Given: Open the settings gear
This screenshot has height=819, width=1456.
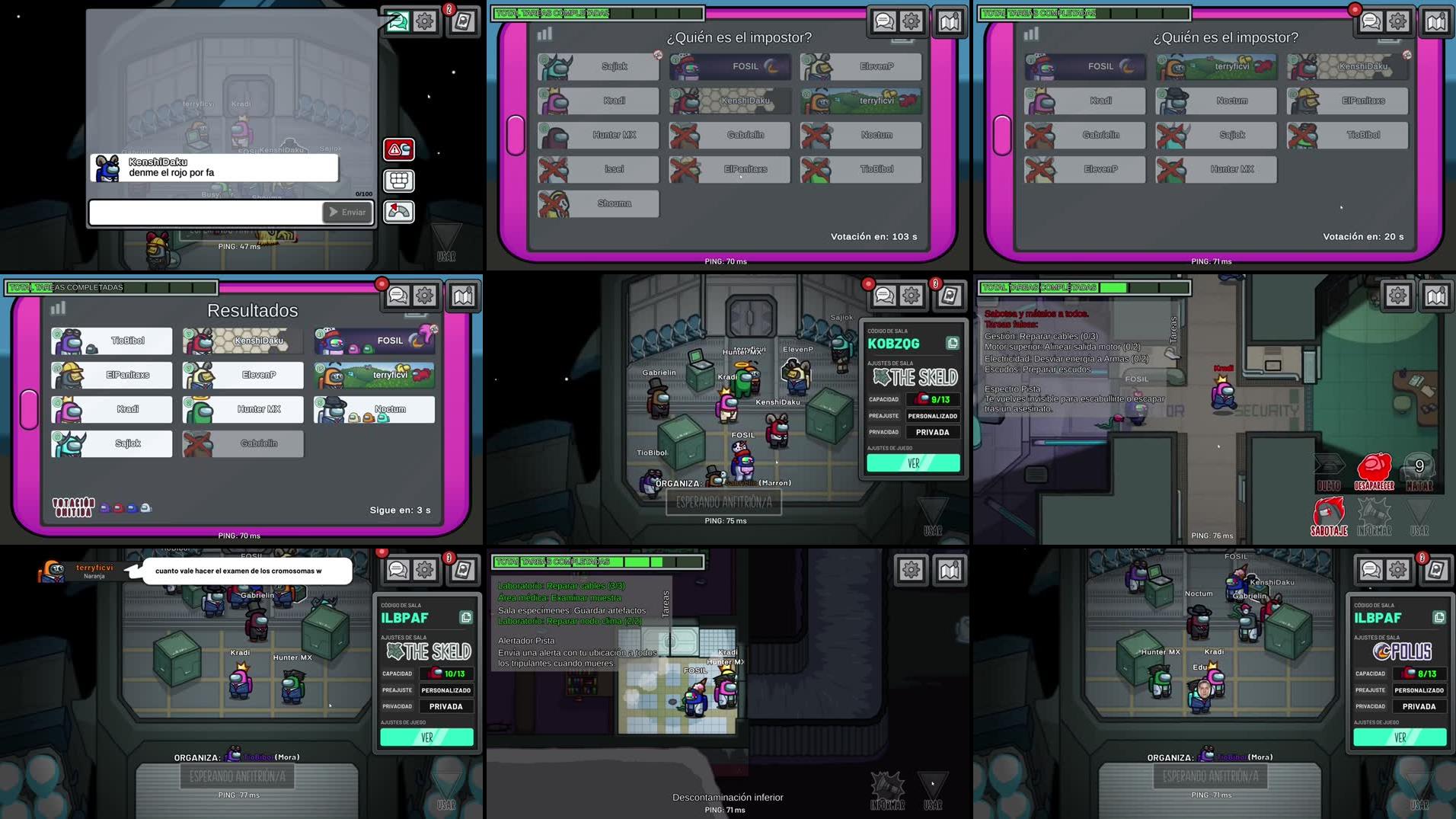Looking at the screenshot, I should coord(912,21).
